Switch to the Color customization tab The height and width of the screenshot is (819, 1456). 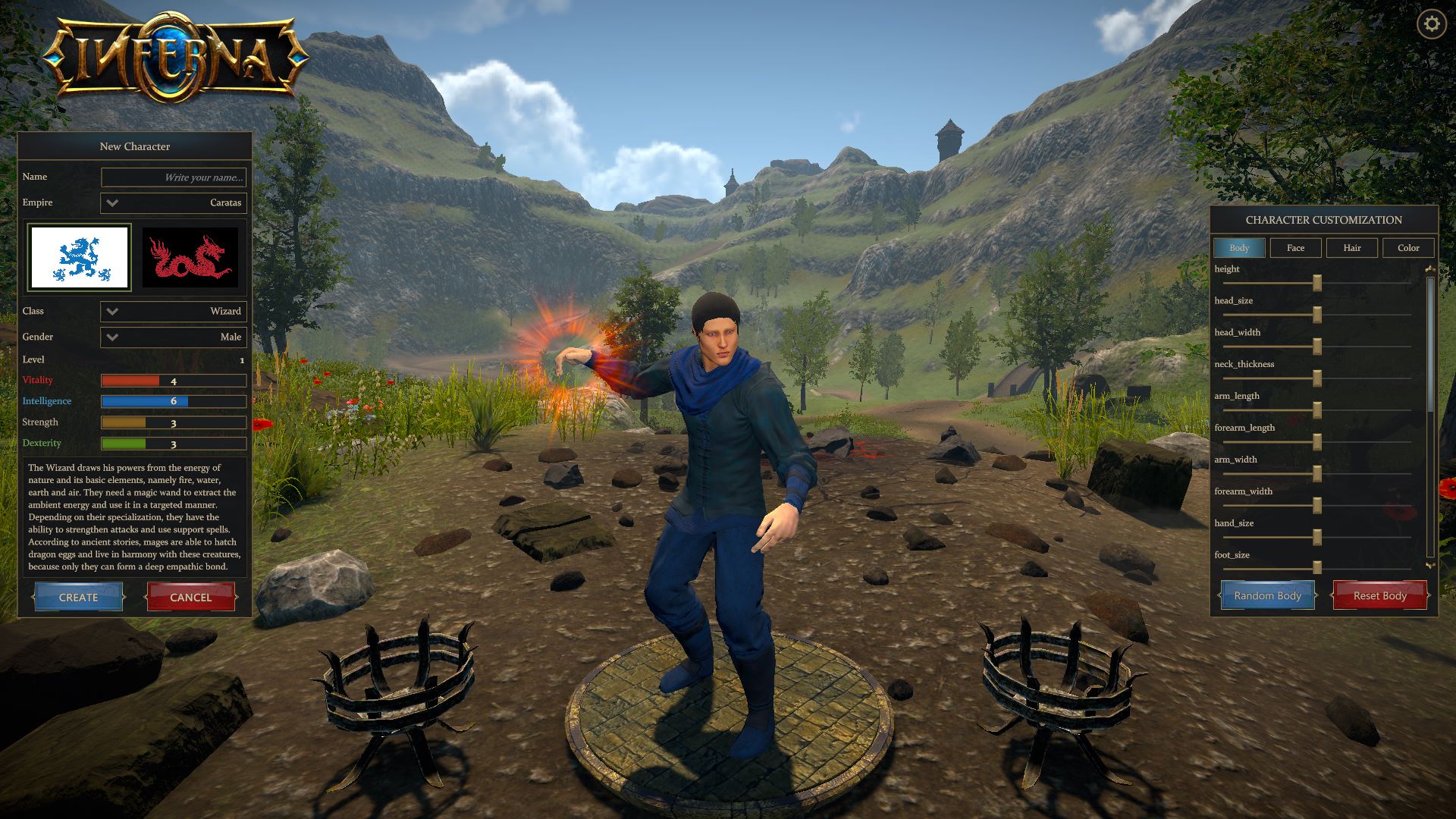[x=1408, y=247]
